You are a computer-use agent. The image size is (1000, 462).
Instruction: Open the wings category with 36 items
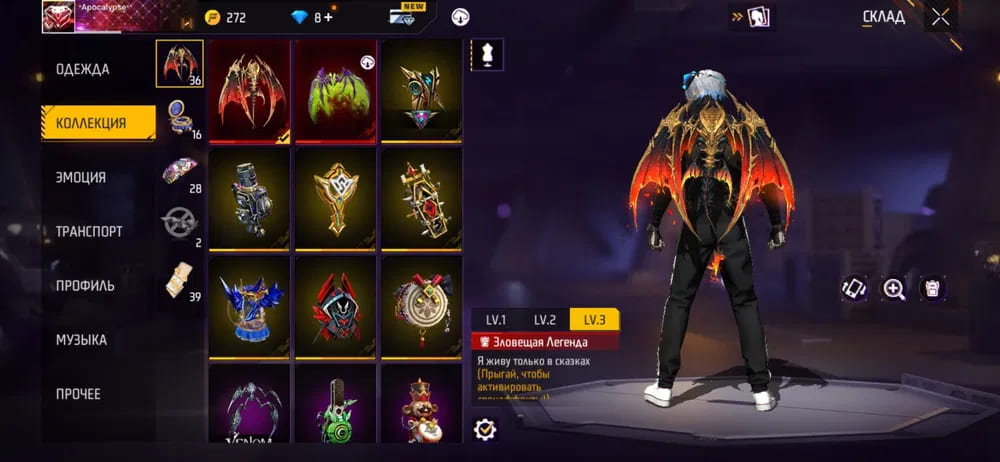click(x=180, y=64)
